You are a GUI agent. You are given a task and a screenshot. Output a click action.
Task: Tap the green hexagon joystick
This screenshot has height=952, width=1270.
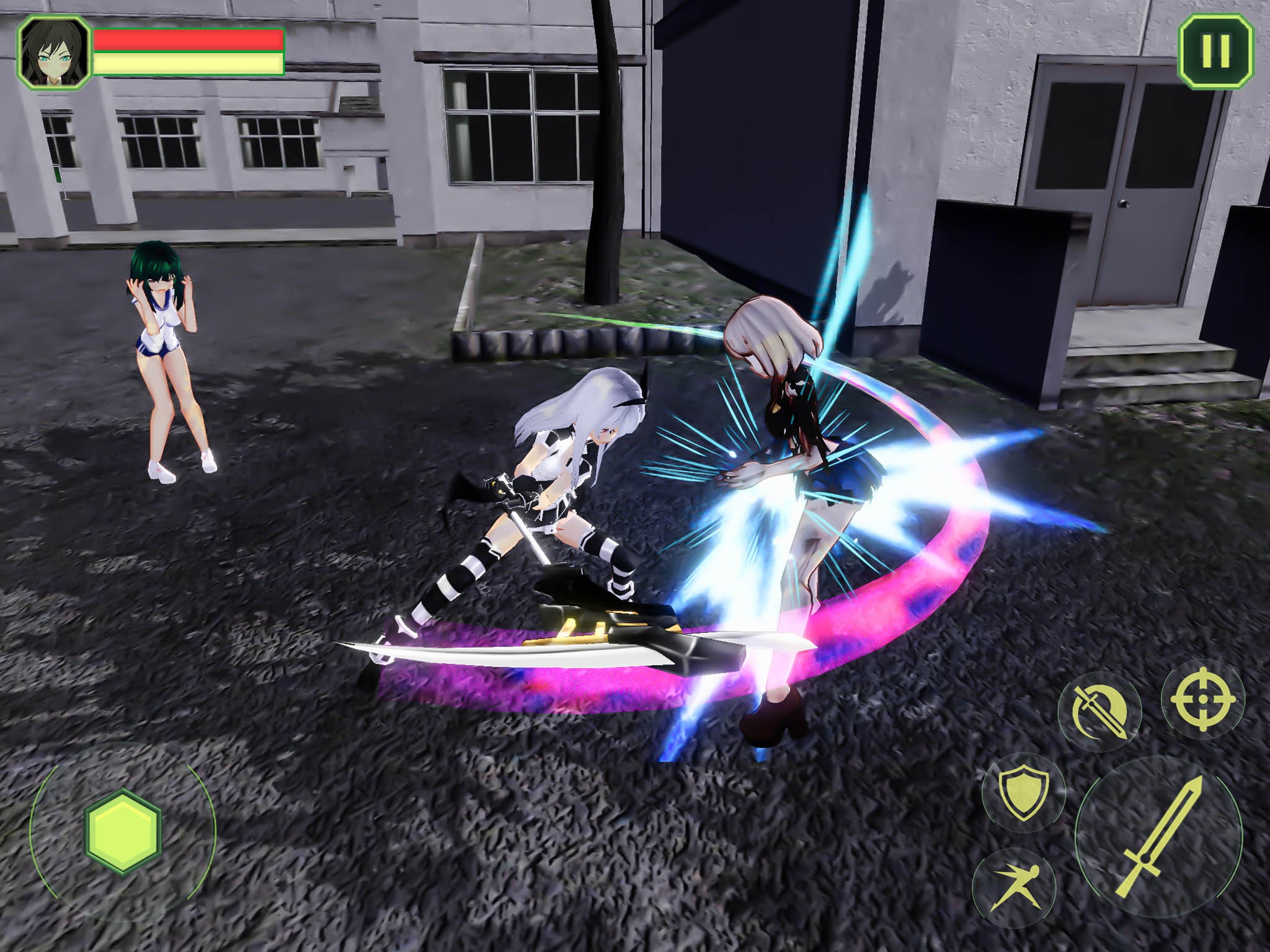click(123, 831)
